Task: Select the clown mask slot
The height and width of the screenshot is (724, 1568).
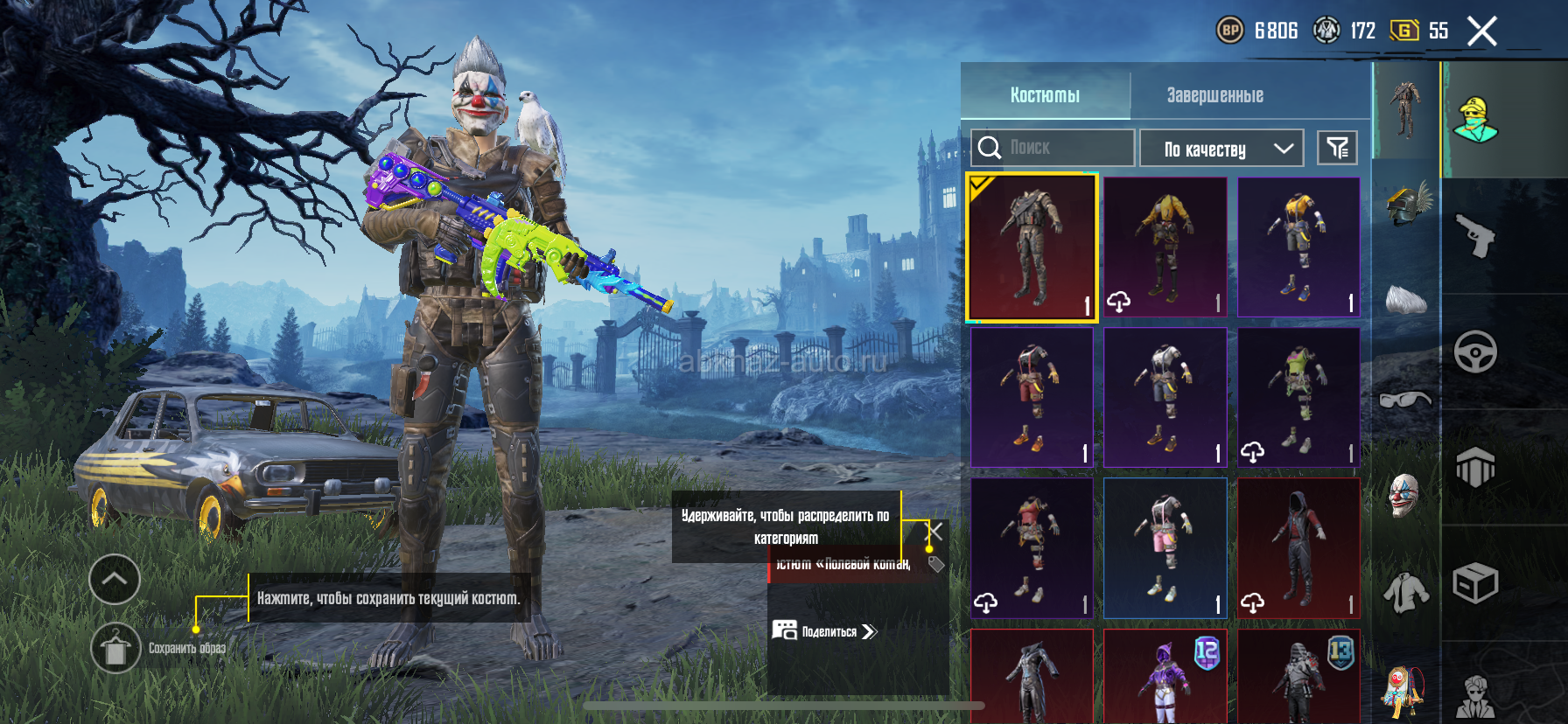Action: 1404,495
